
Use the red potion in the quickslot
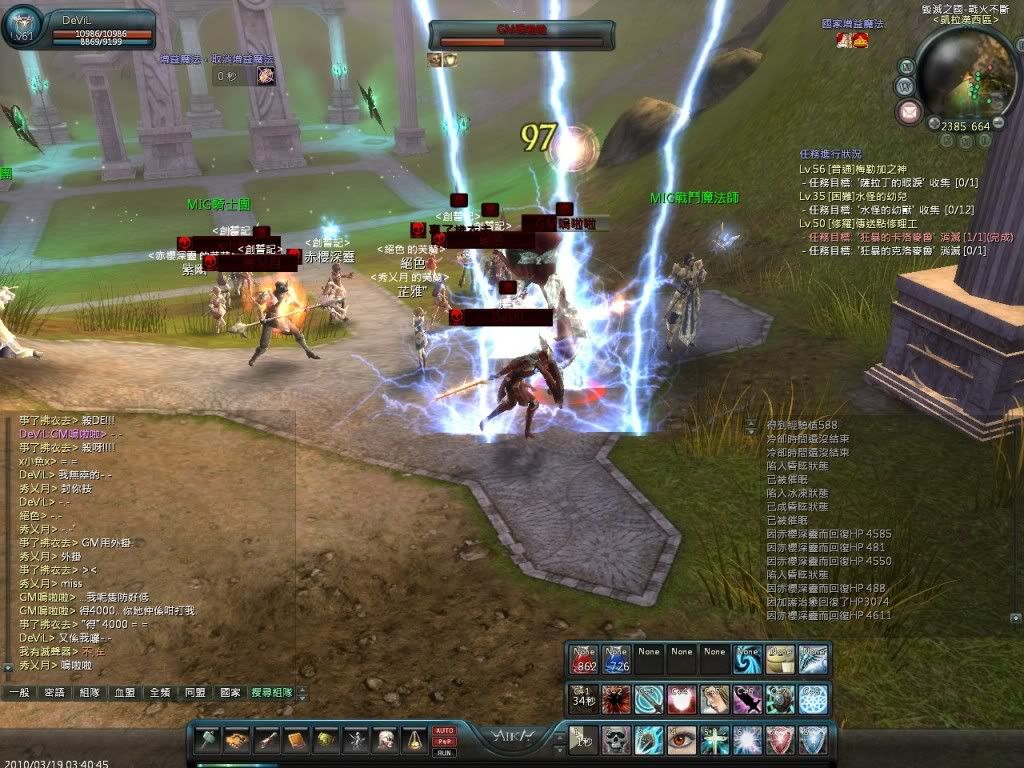pyautogui.click(x=584, y=657)
